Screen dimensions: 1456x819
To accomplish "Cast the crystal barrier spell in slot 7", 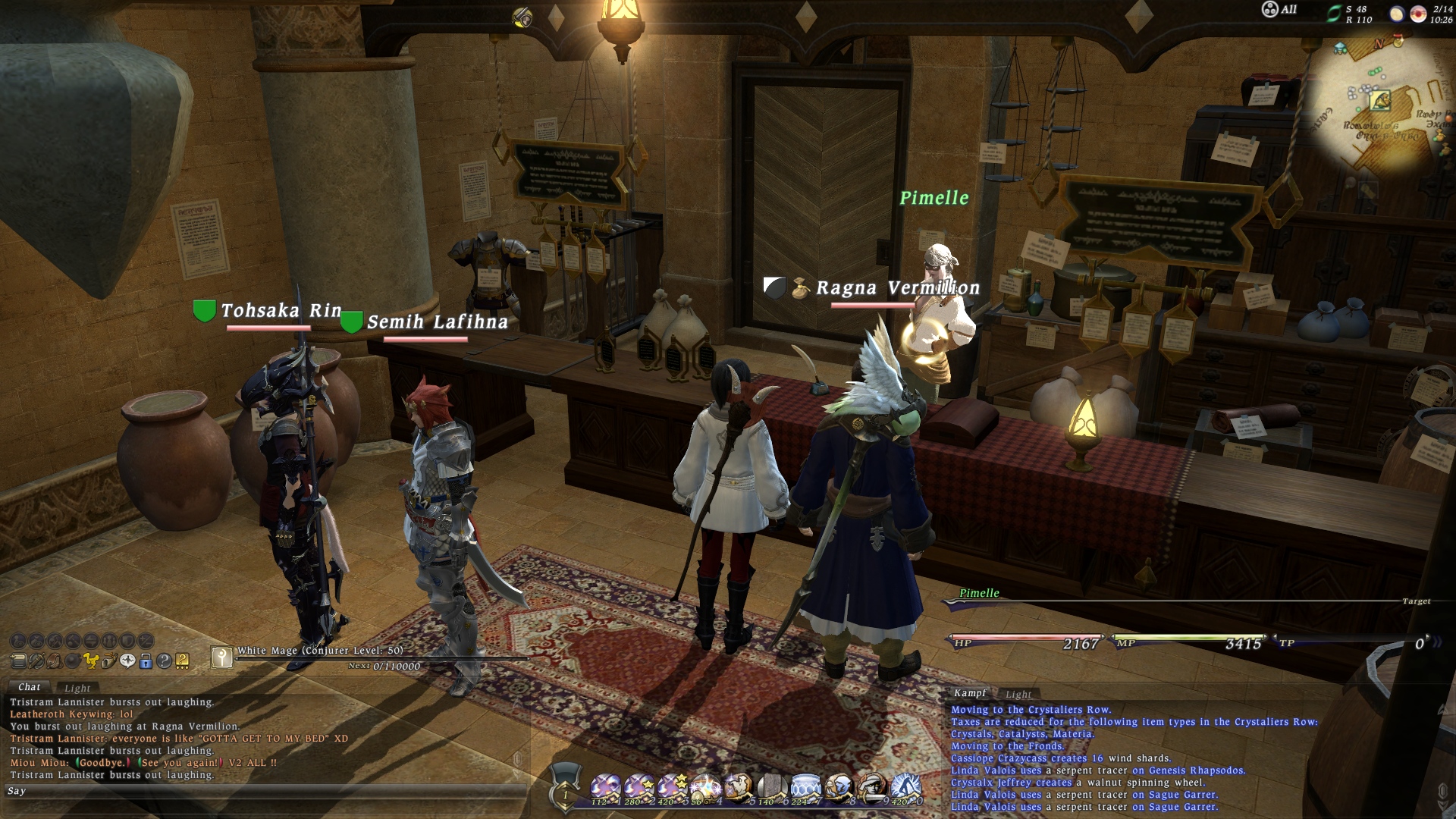I will click(x=805, y=789).
